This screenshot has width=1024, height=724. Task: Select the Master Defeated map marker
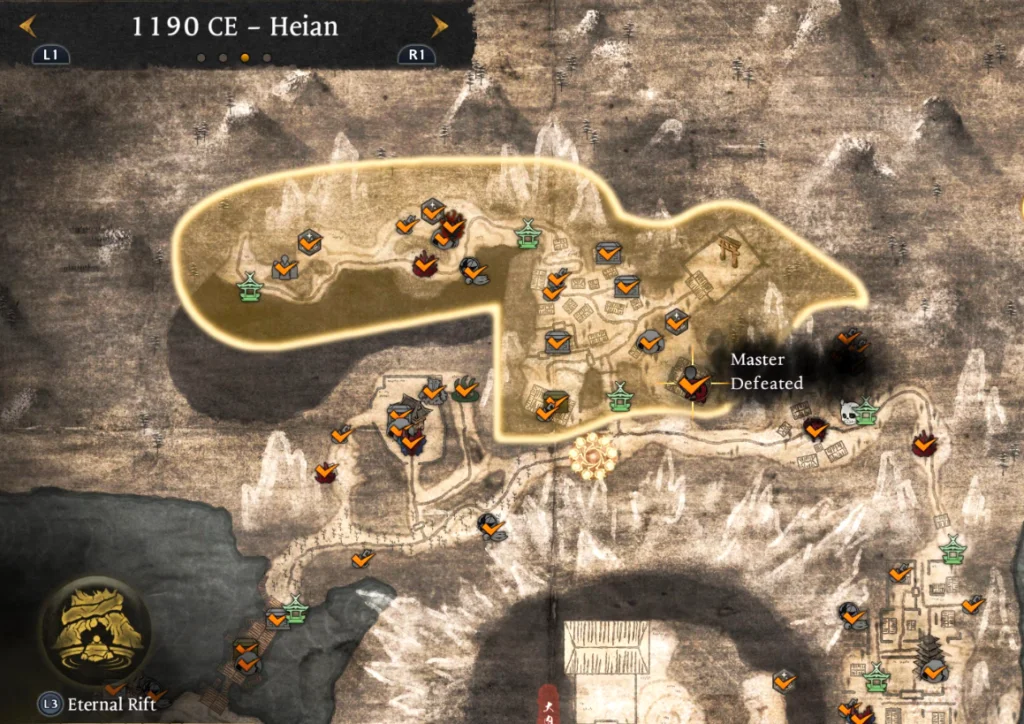click(x=690, y=381)
